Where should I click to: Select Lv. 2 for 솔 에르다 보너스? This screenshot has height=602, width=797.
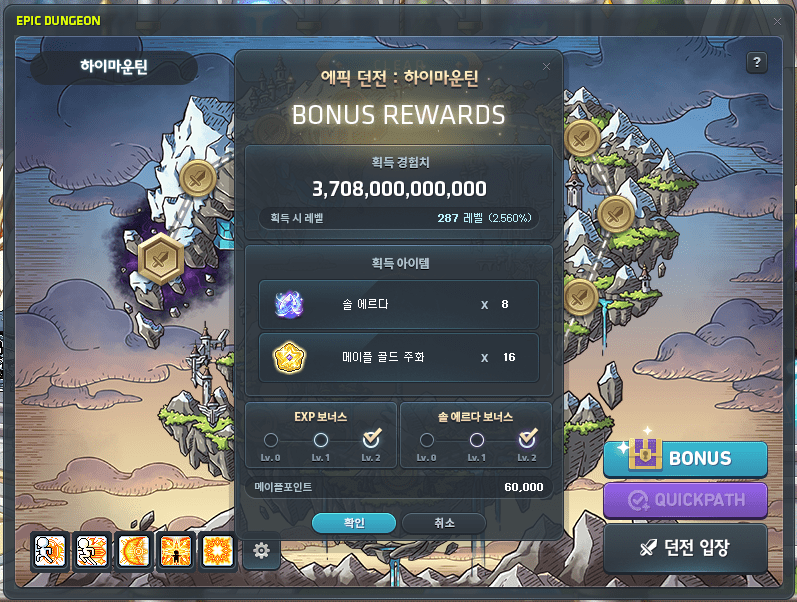527,439
